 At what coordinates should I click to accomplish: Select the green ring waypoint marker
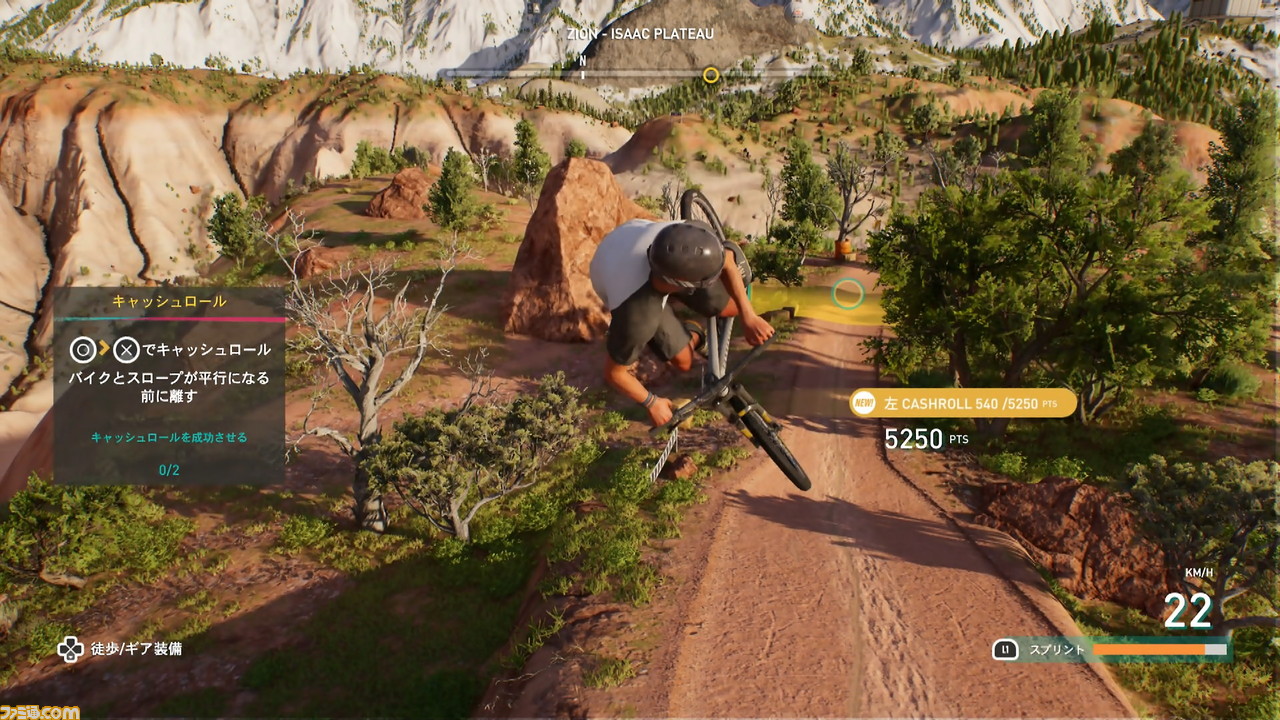(x=848, y=293)
